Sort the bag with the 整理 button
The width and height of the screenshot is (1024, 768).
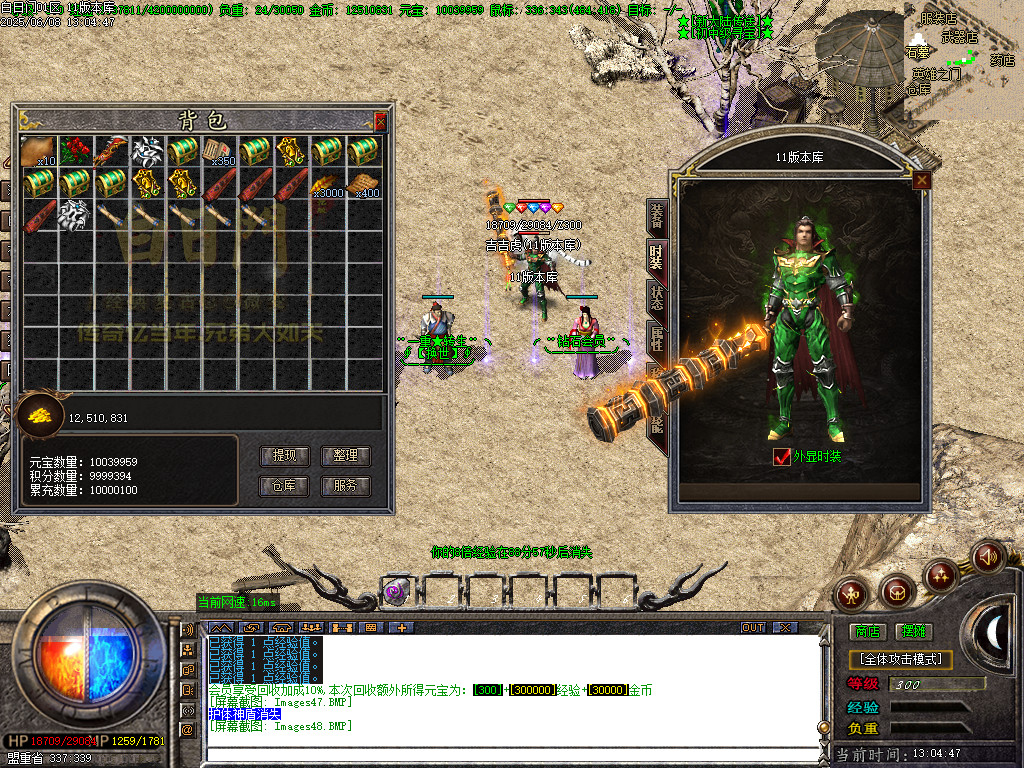[x=345, y=456]
